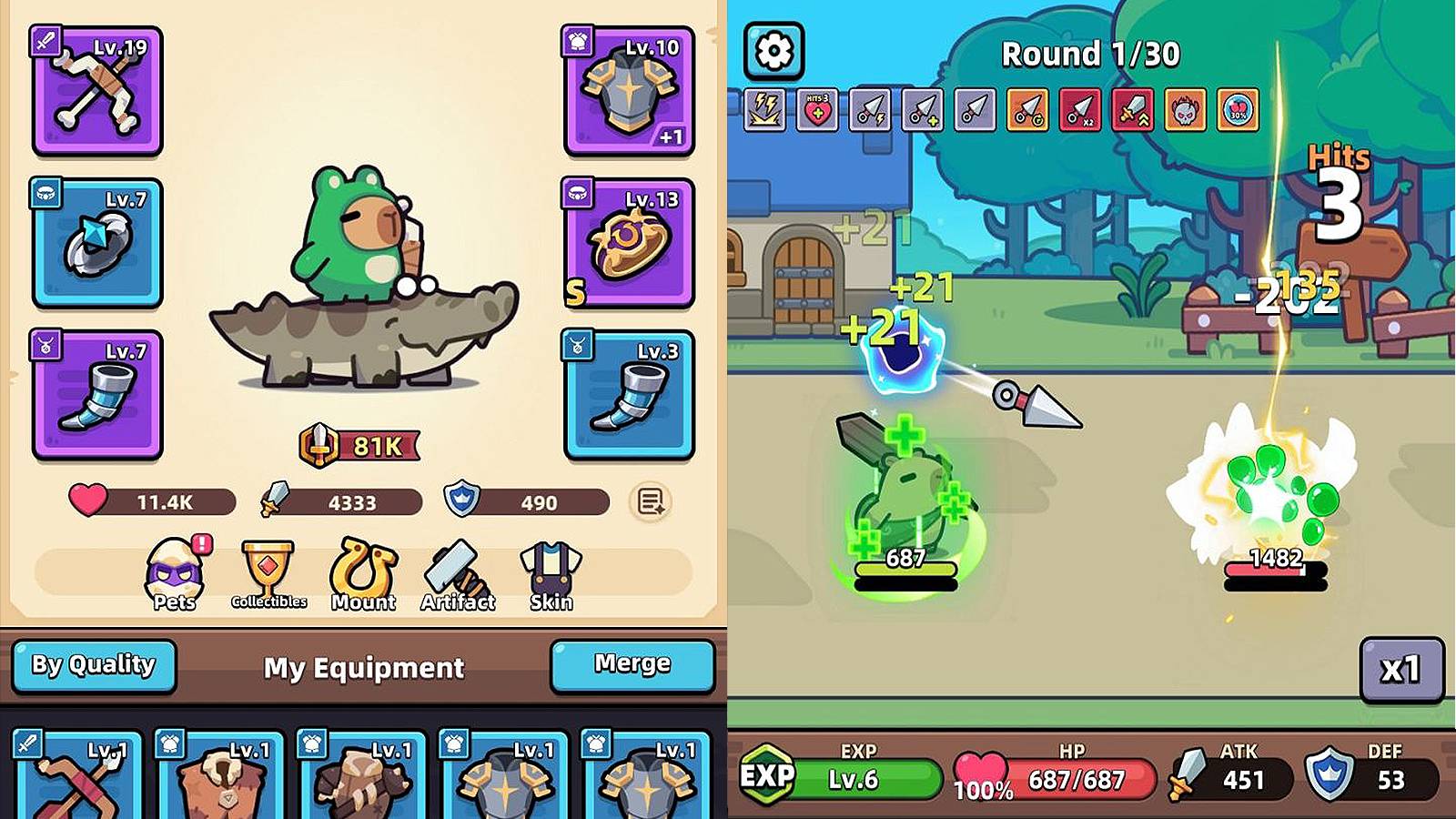Open the Settings gear button
This screenshot has width=1456, height=819.
coord(773,51)
